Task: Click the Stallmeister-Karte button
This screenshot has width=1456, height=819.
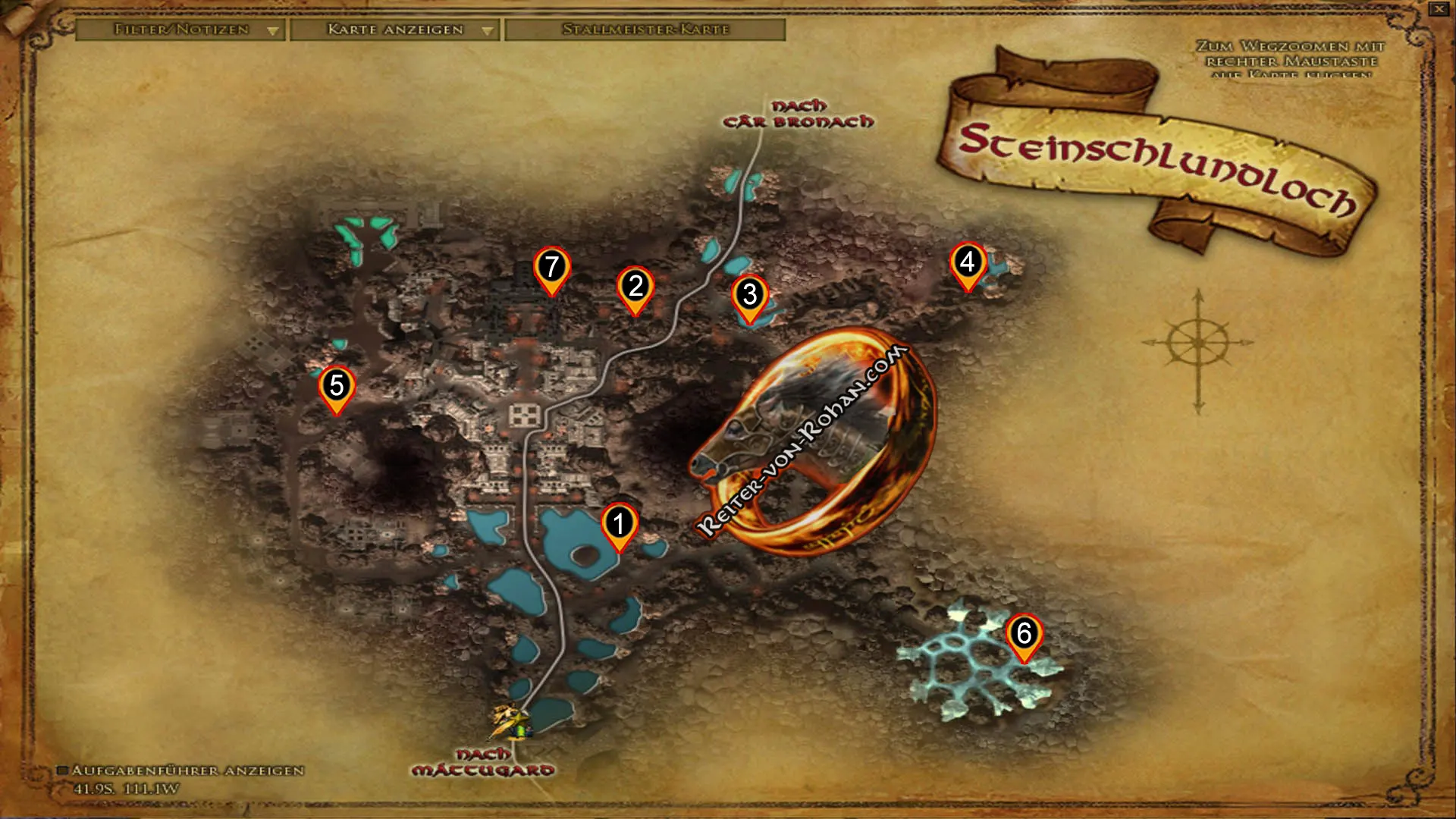Action: pyautogui.click(x=645, y=31)
